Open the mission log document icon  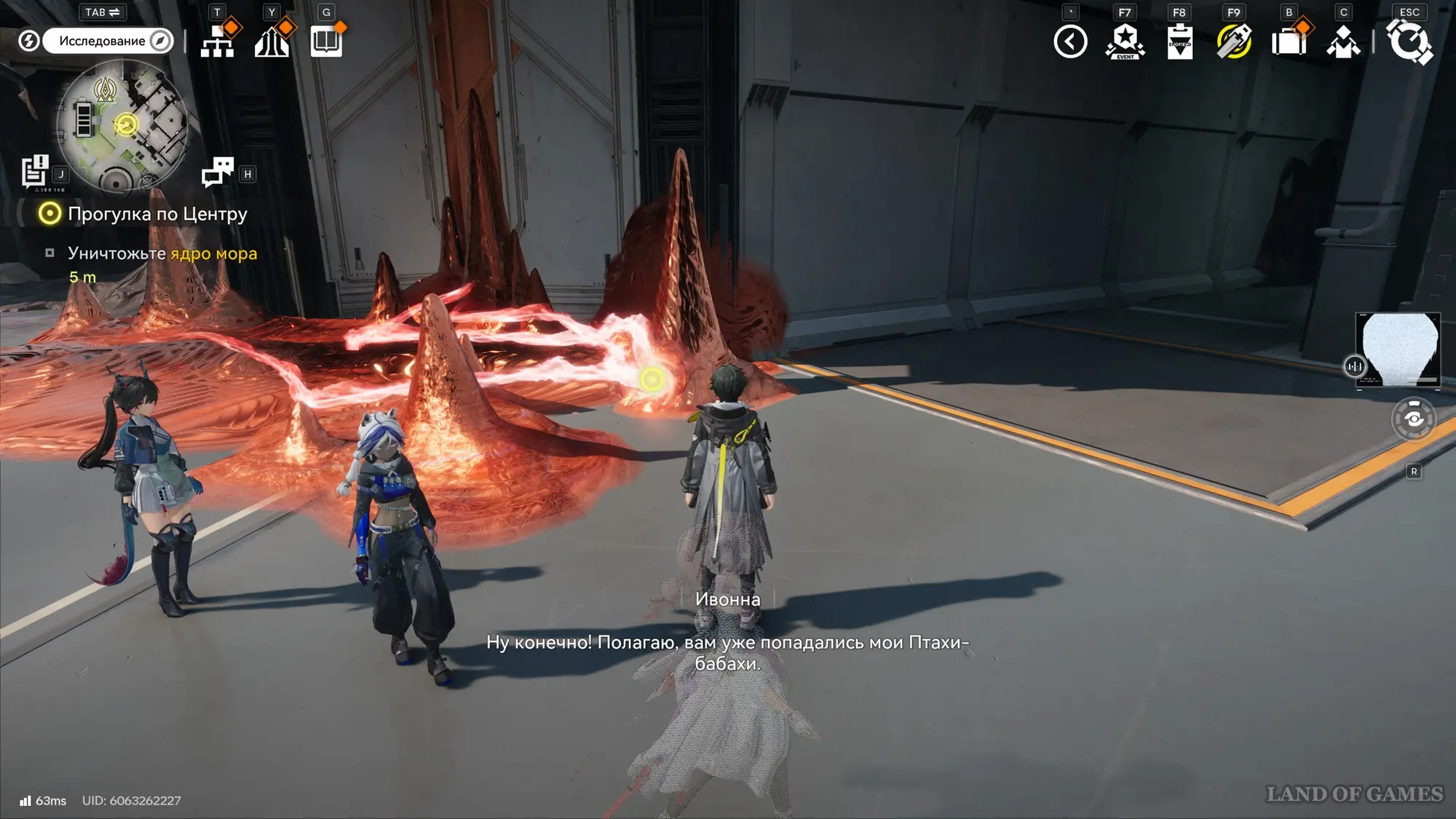coord(34,172)
